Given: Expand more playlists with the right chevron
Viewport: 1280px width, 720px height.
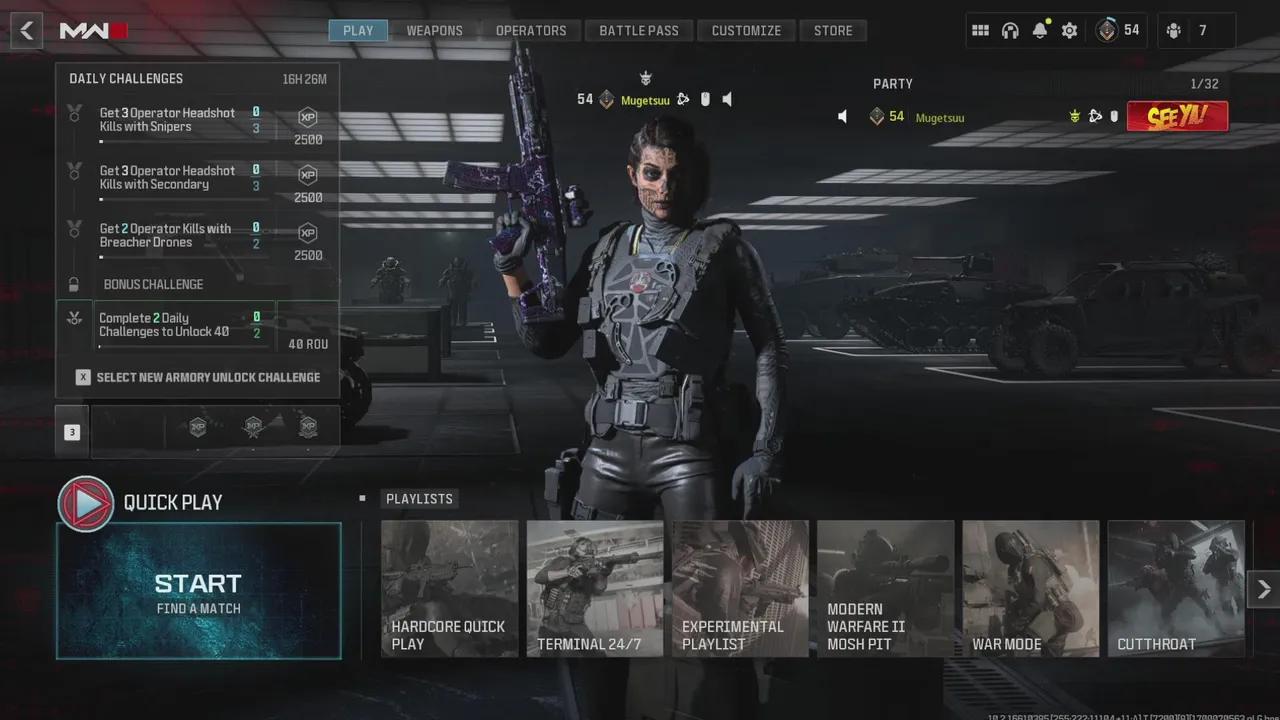Looking at the screenshot, I should pyautogui.click(x=1264, y=589).
